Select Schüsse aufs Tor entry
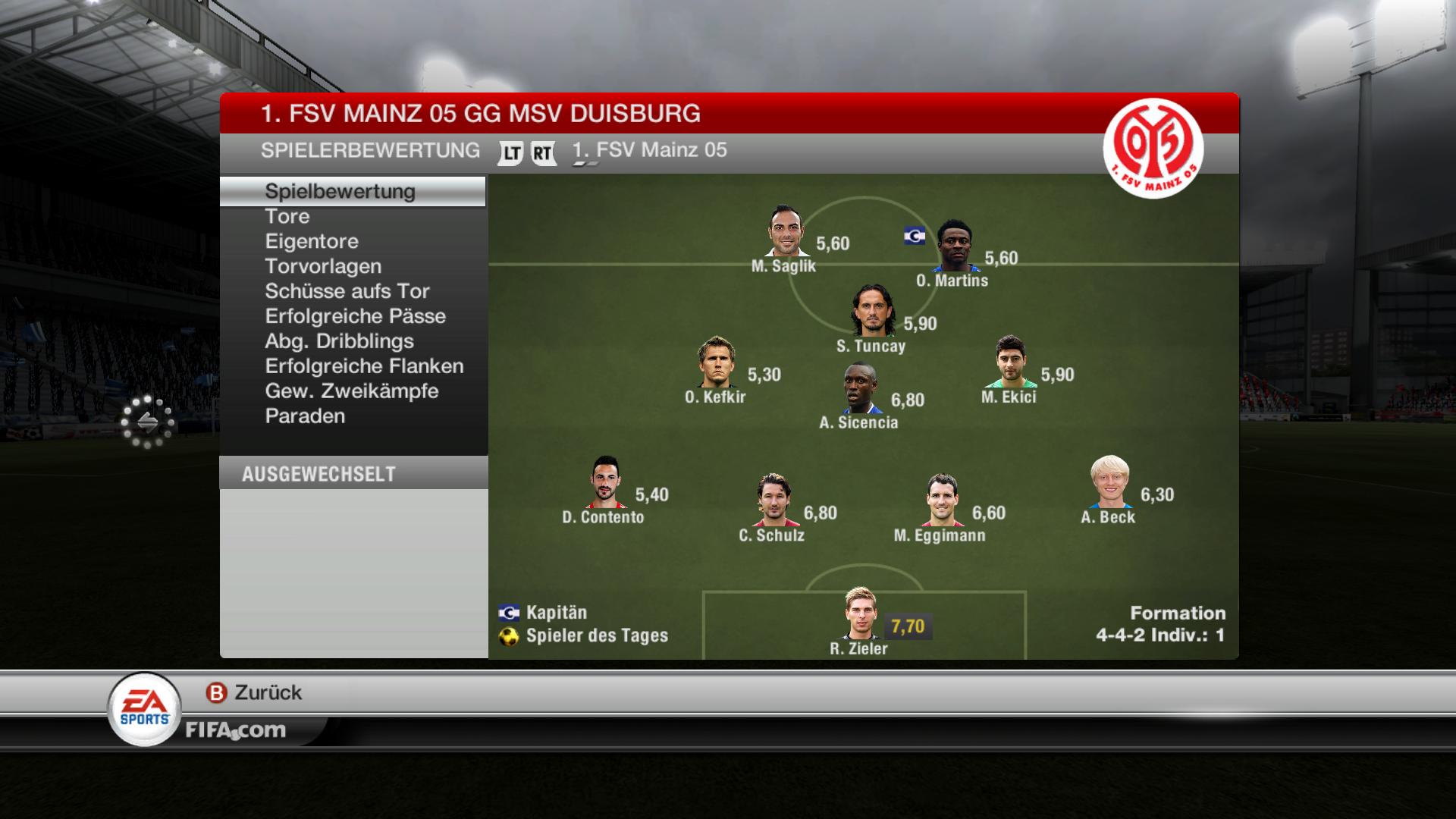 (347, 292)
